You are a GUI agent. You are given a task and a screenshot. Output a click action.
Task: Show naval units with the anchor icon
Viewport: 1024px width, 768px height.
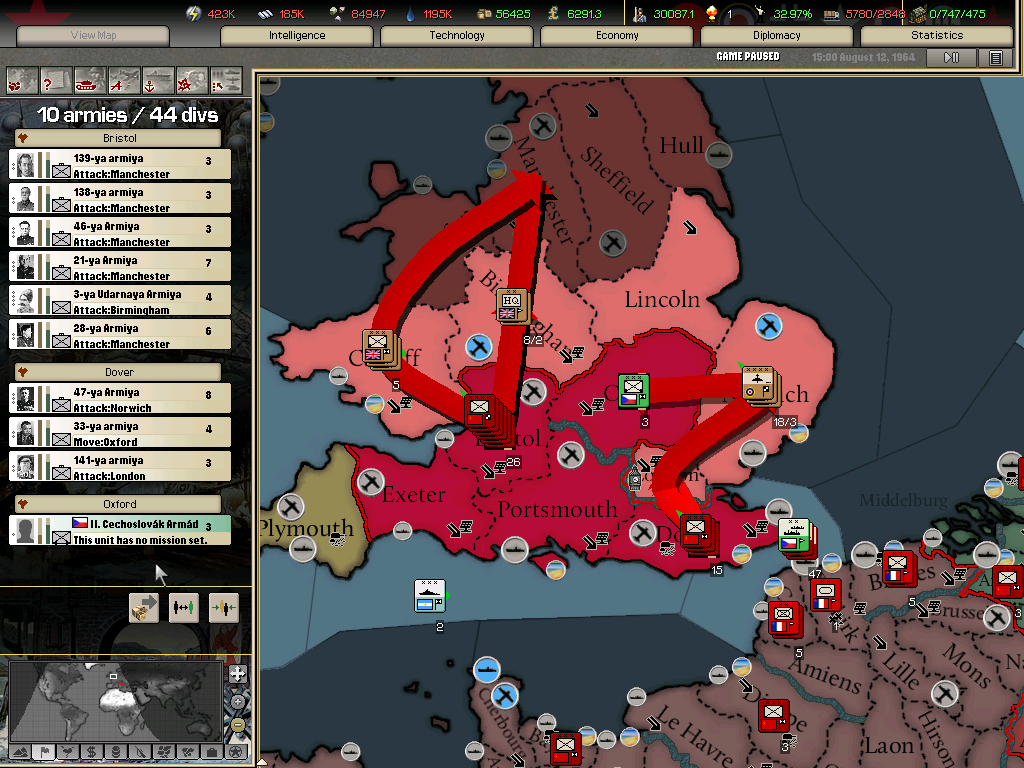(x=157, y=79)
